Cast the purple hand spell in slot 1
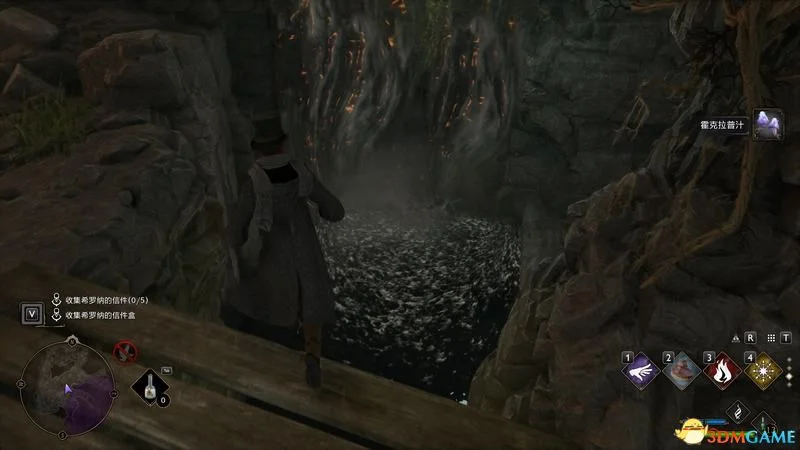 641,370
